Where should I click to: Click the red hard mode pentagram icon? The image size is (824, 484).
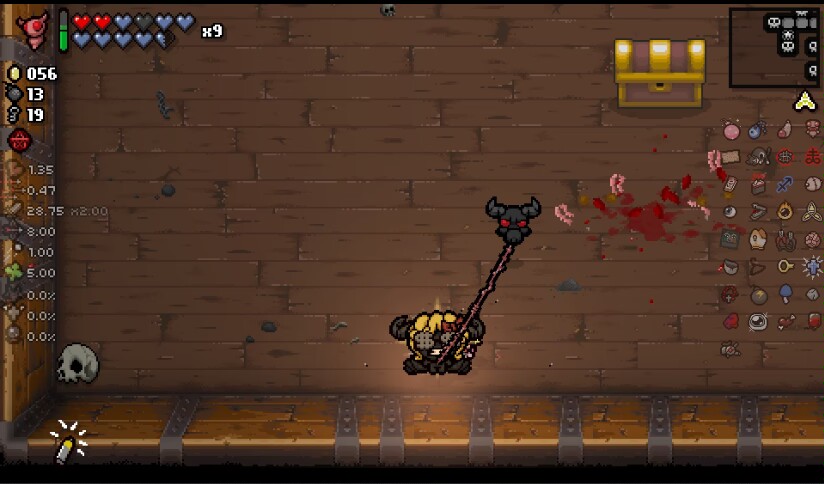point(18,141)
